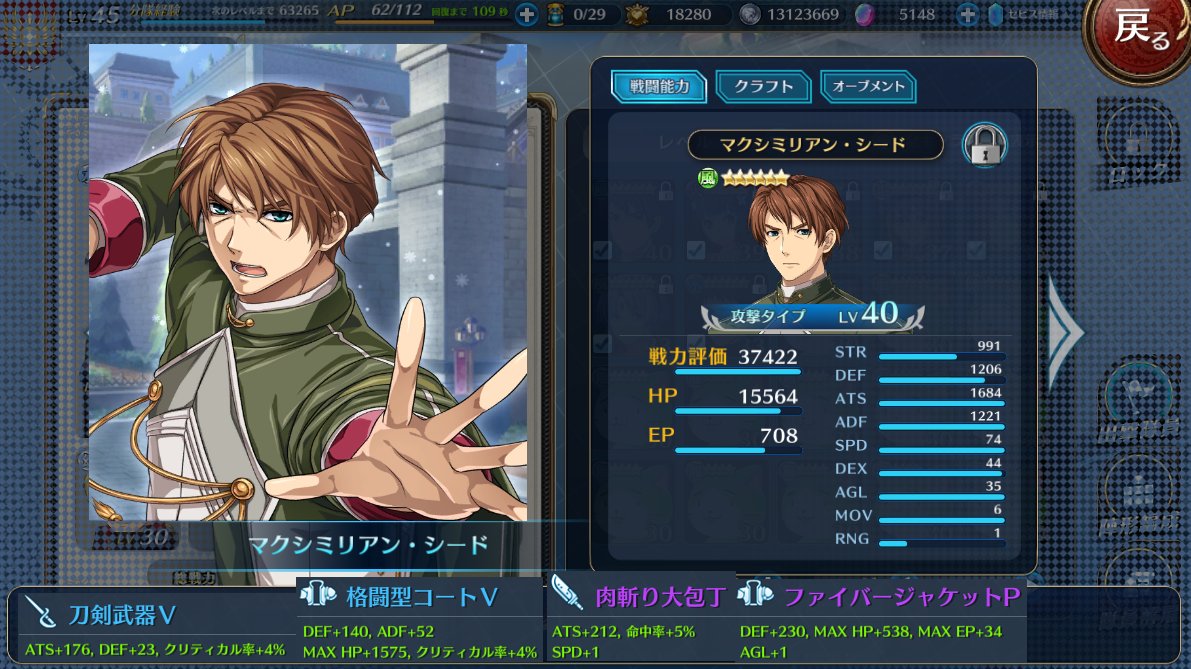
Task: Show the オーブメント tab
Action: (x=868, y=86)
